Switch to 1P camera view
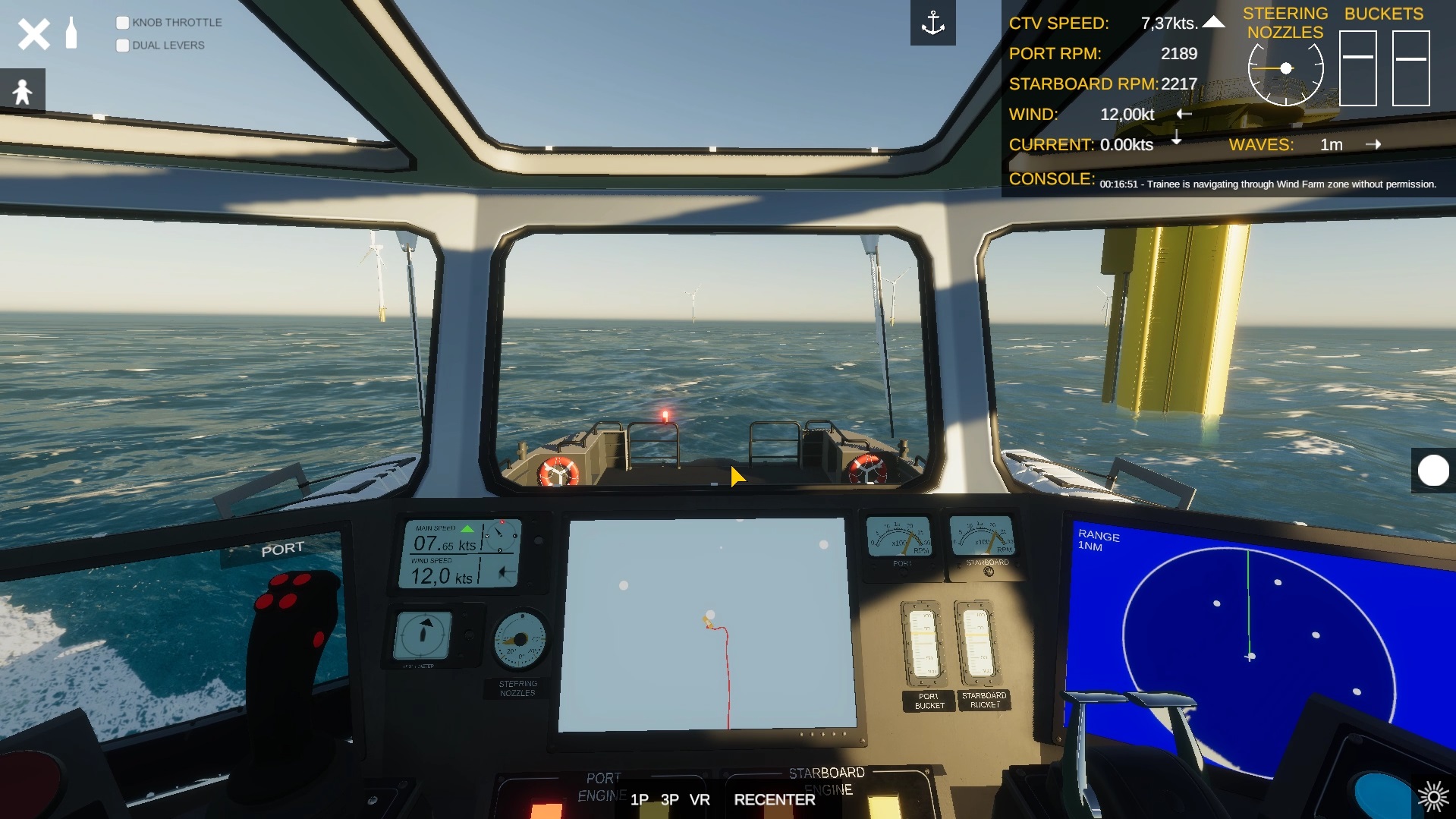This screenshot has width=1456, height=819. click(639, 799)
